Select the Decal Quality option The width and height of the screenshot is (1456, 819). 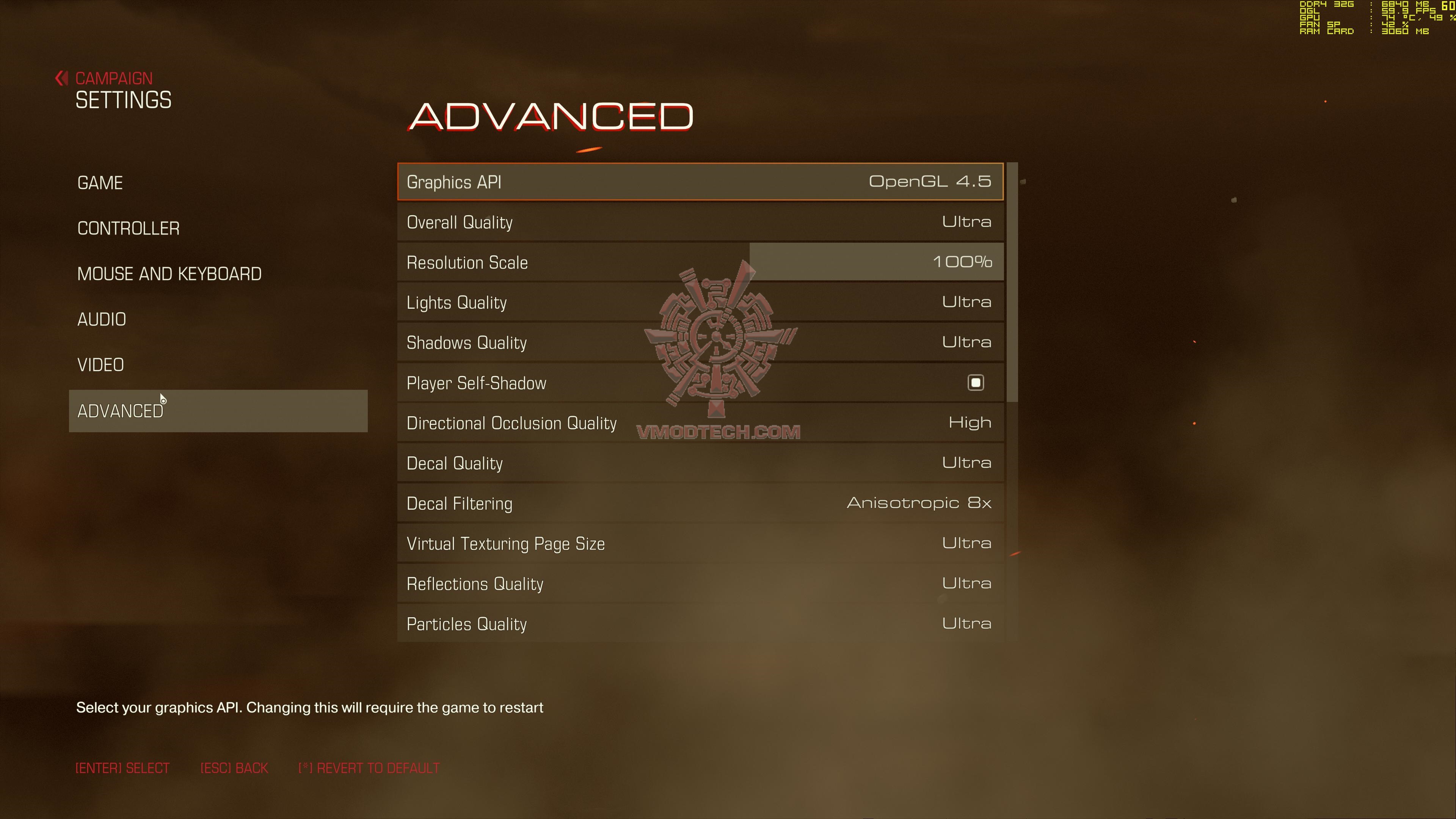click(700, 463)
